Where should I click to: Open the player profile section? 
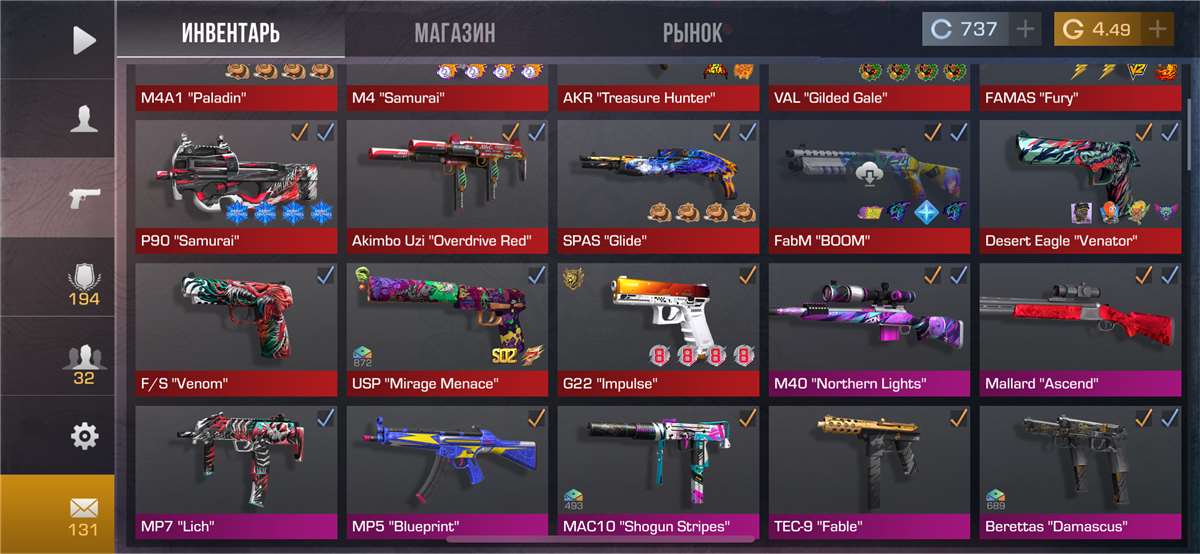coord(84,118)
